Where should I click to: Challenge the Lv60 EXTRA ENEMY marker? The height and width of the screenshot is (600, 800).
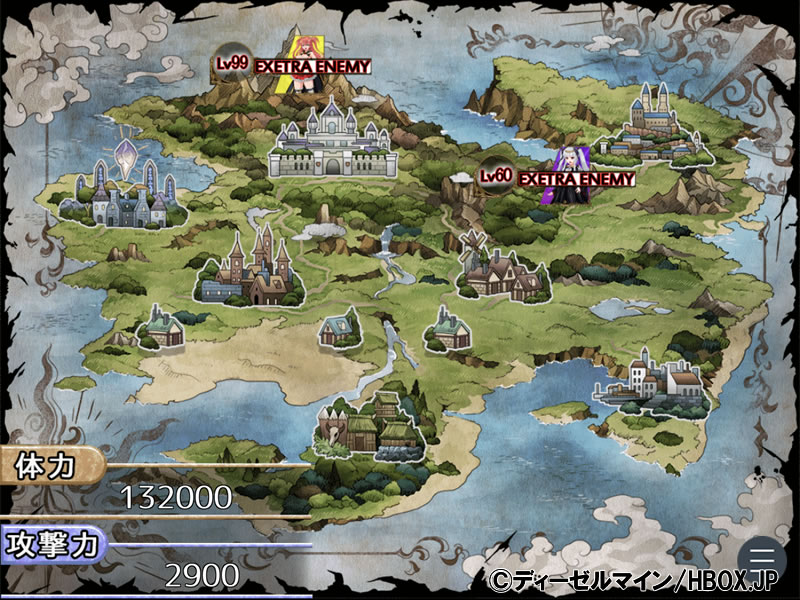561,178
